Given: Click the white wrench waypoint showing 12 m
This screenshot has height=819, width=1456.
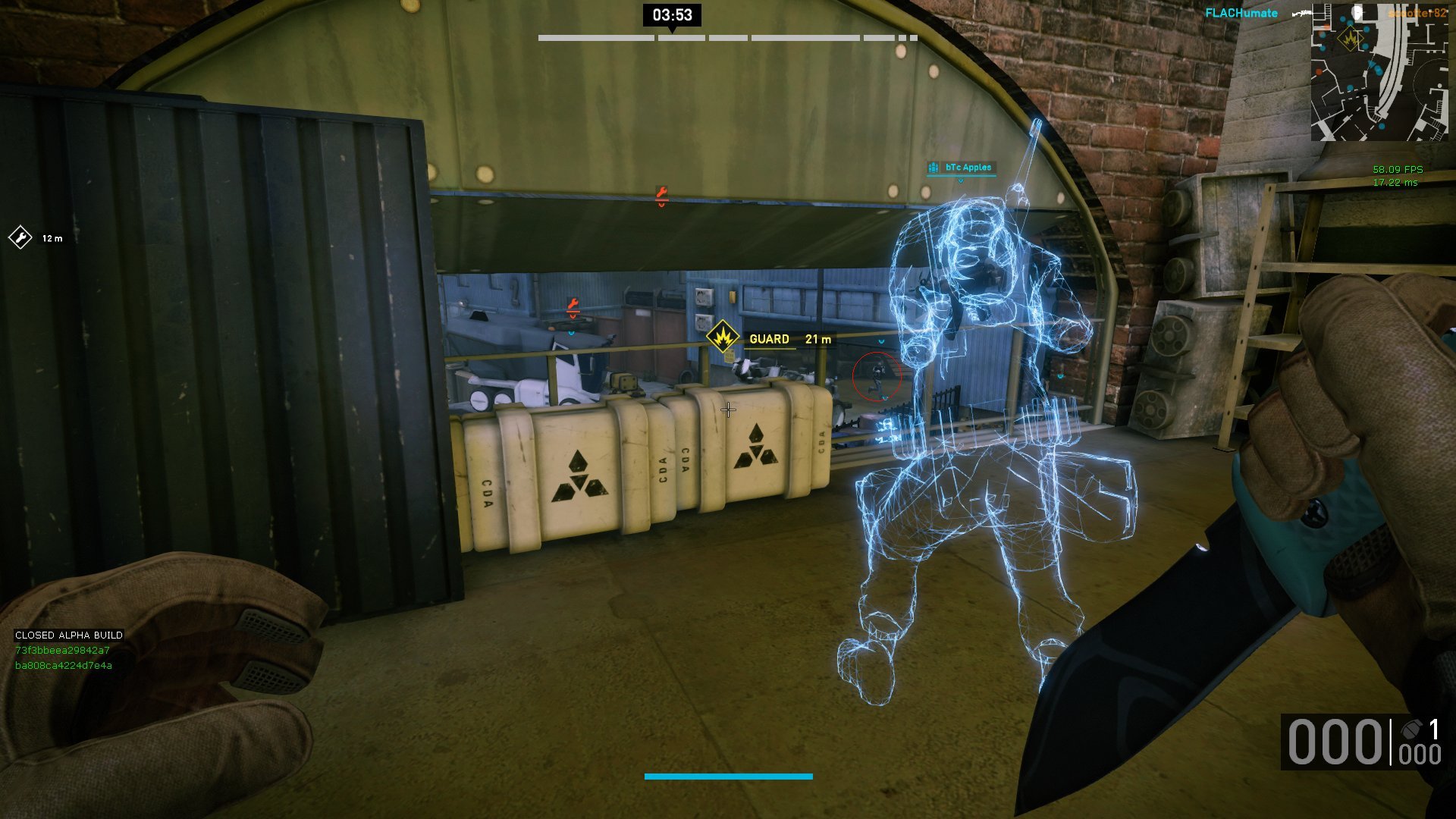Looking at the screenshot, I should (x=20, y=237).
